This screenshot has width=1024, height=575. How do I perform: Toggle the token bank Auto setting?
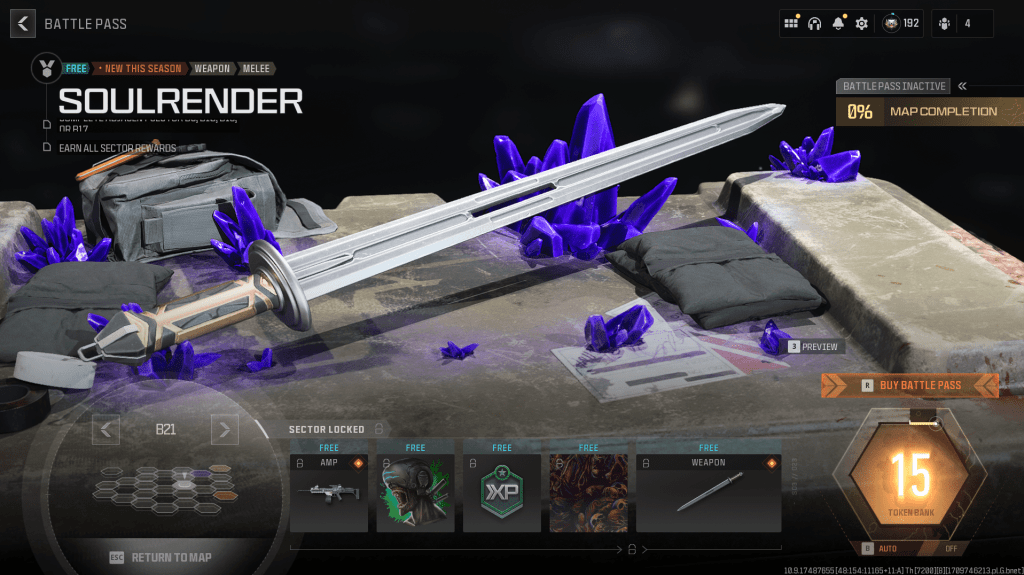tap(878, 548)
